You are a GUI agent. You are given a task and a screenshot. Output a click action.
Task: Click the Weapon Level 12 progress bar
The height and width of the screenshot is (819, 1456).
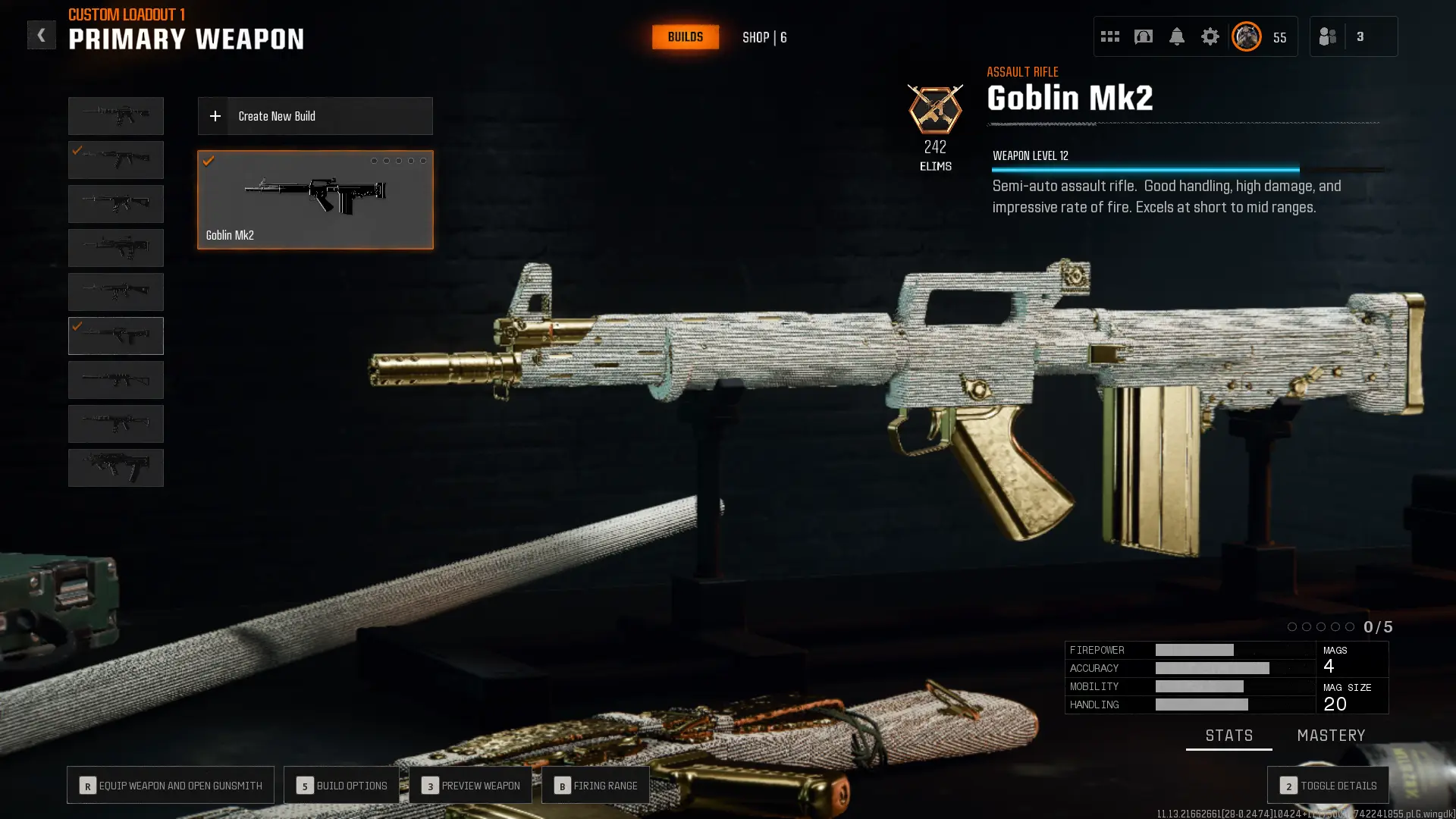[1145, 167]
